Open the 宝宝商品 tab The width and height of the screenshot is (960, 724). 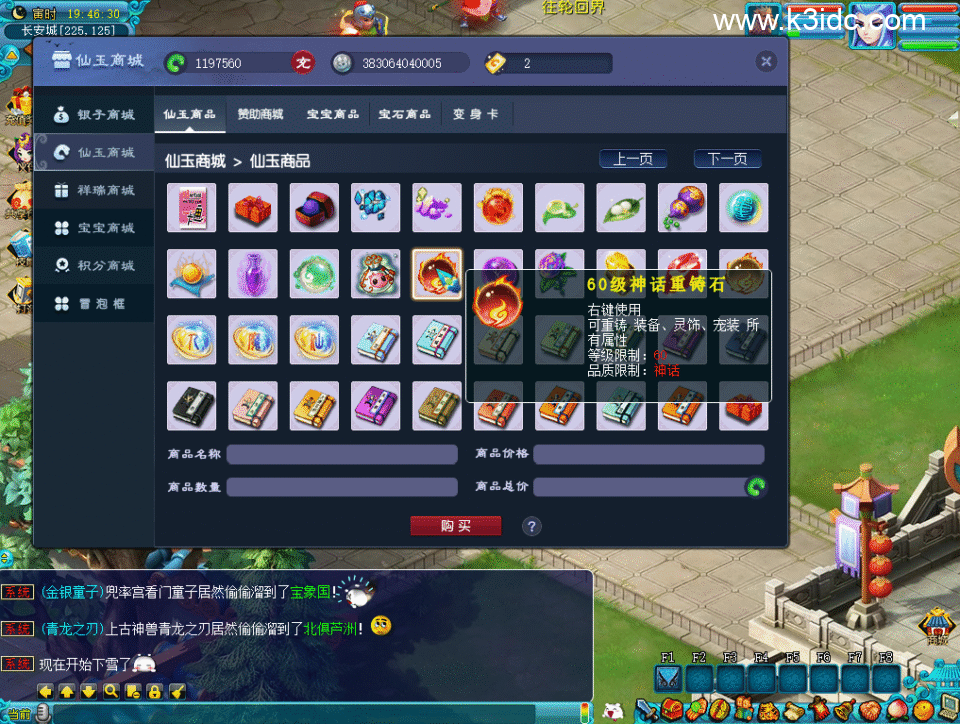[x=333, y=114]
